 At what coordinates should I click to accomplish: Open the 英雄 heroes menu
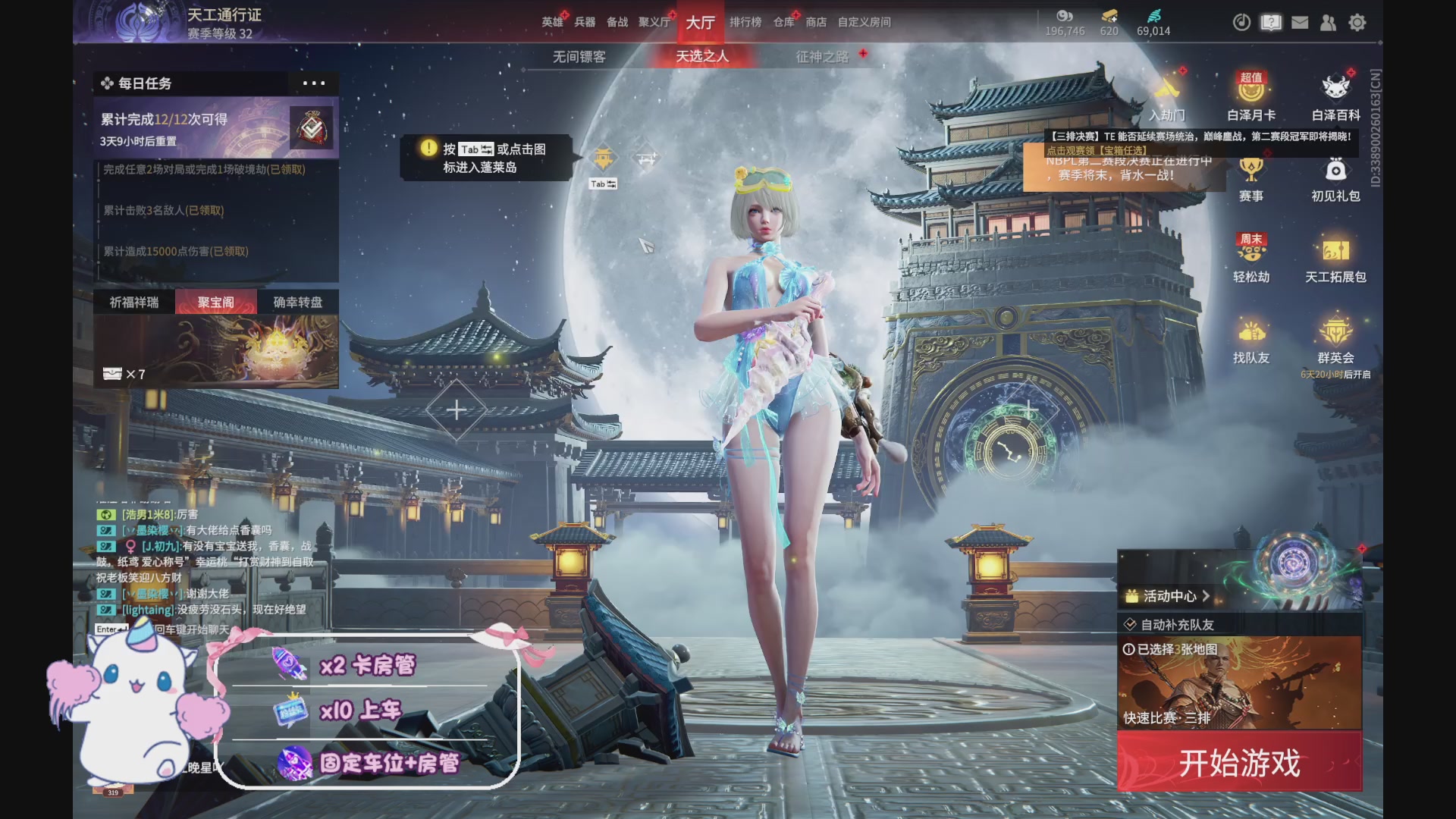[552, 22]
